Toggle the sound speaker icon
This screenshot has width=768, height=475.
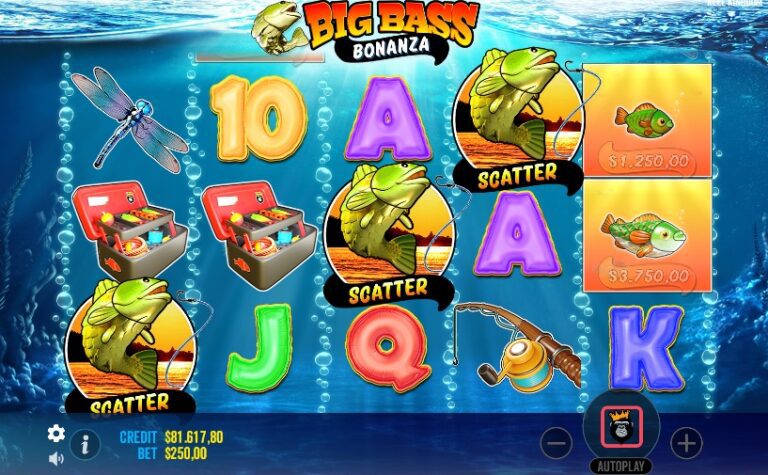[x=56, y=458]
